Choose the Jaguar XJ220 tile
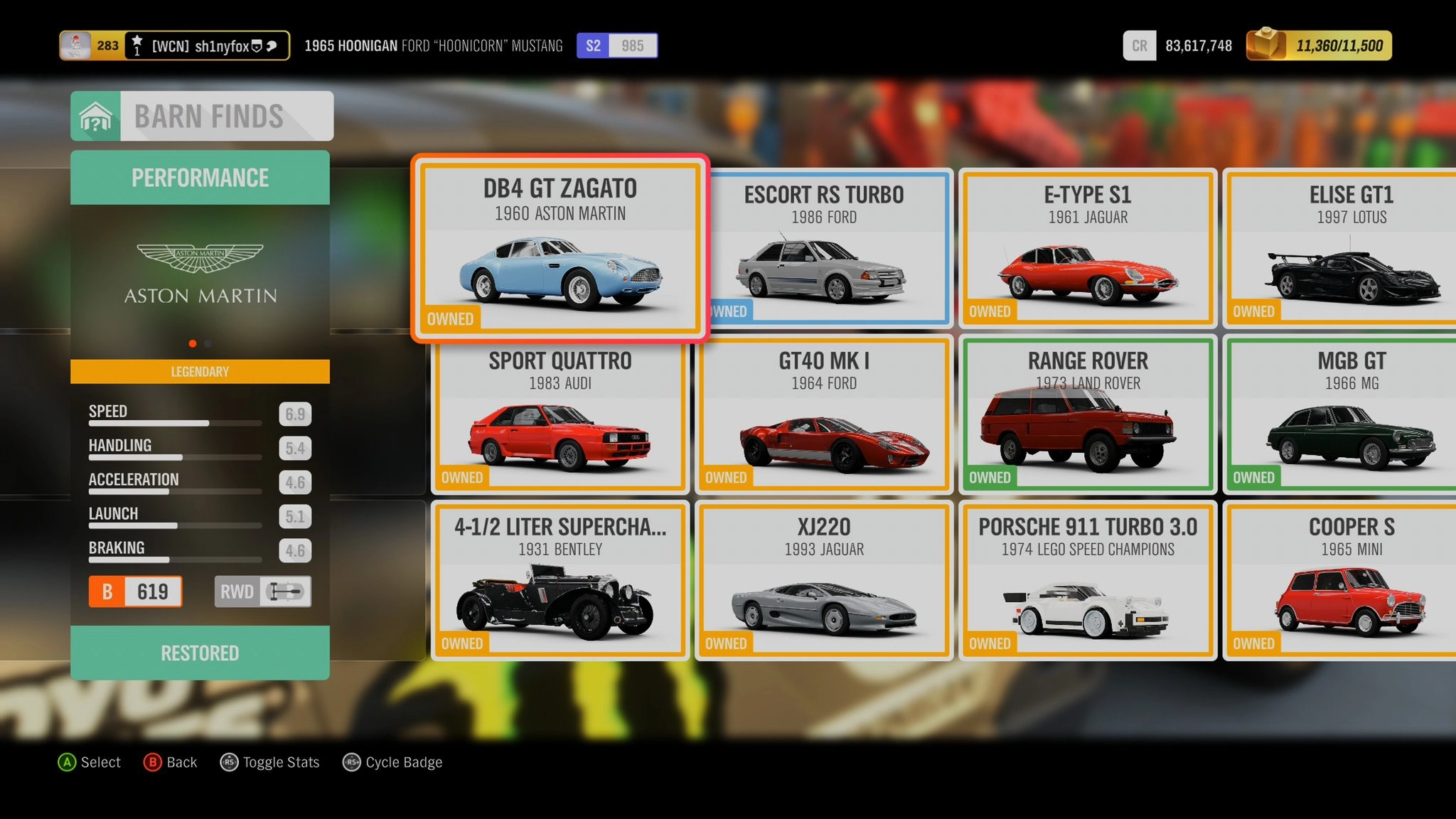1456x819 pixels. point(824,581)
